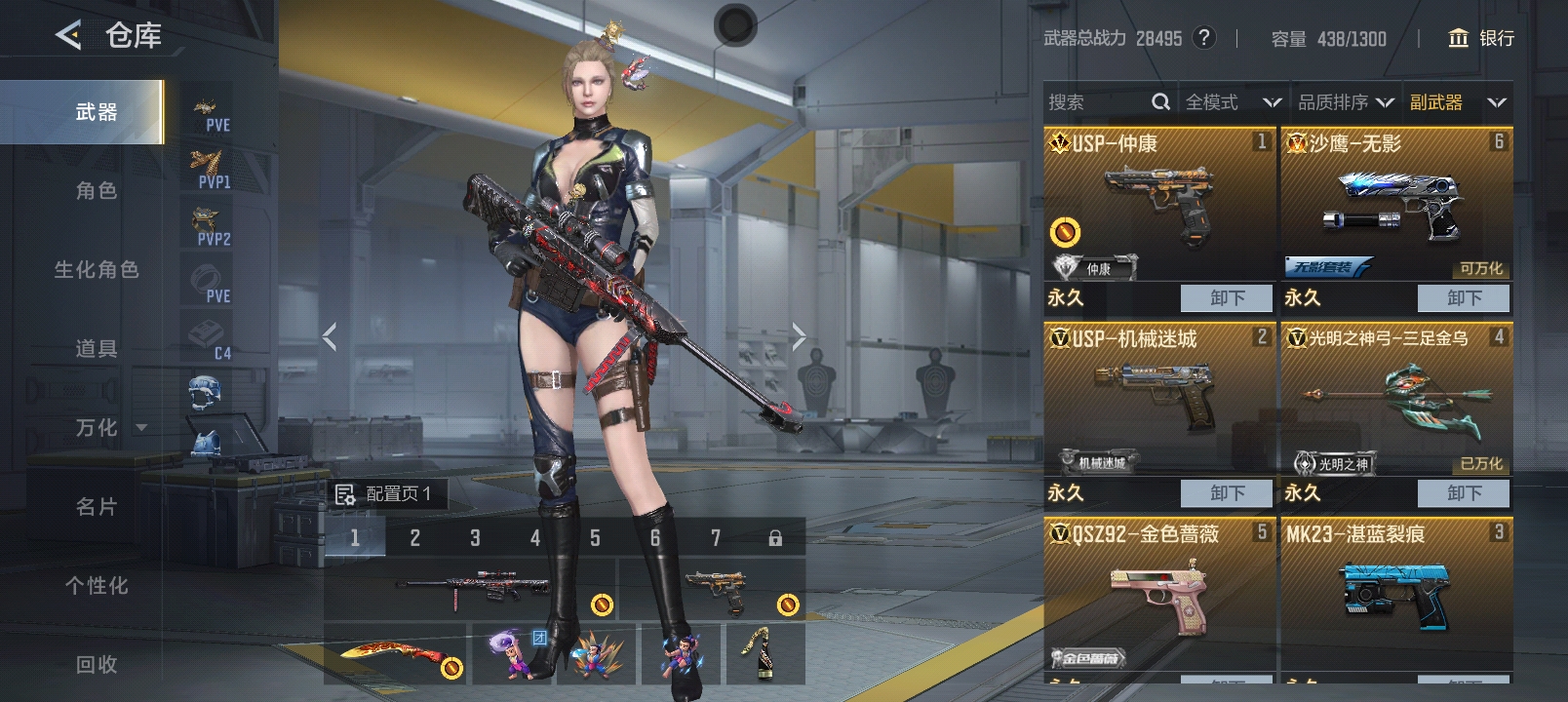
Task: Switch to loadout slot 2
Action: pyautogui.click(x=415, y=537)
